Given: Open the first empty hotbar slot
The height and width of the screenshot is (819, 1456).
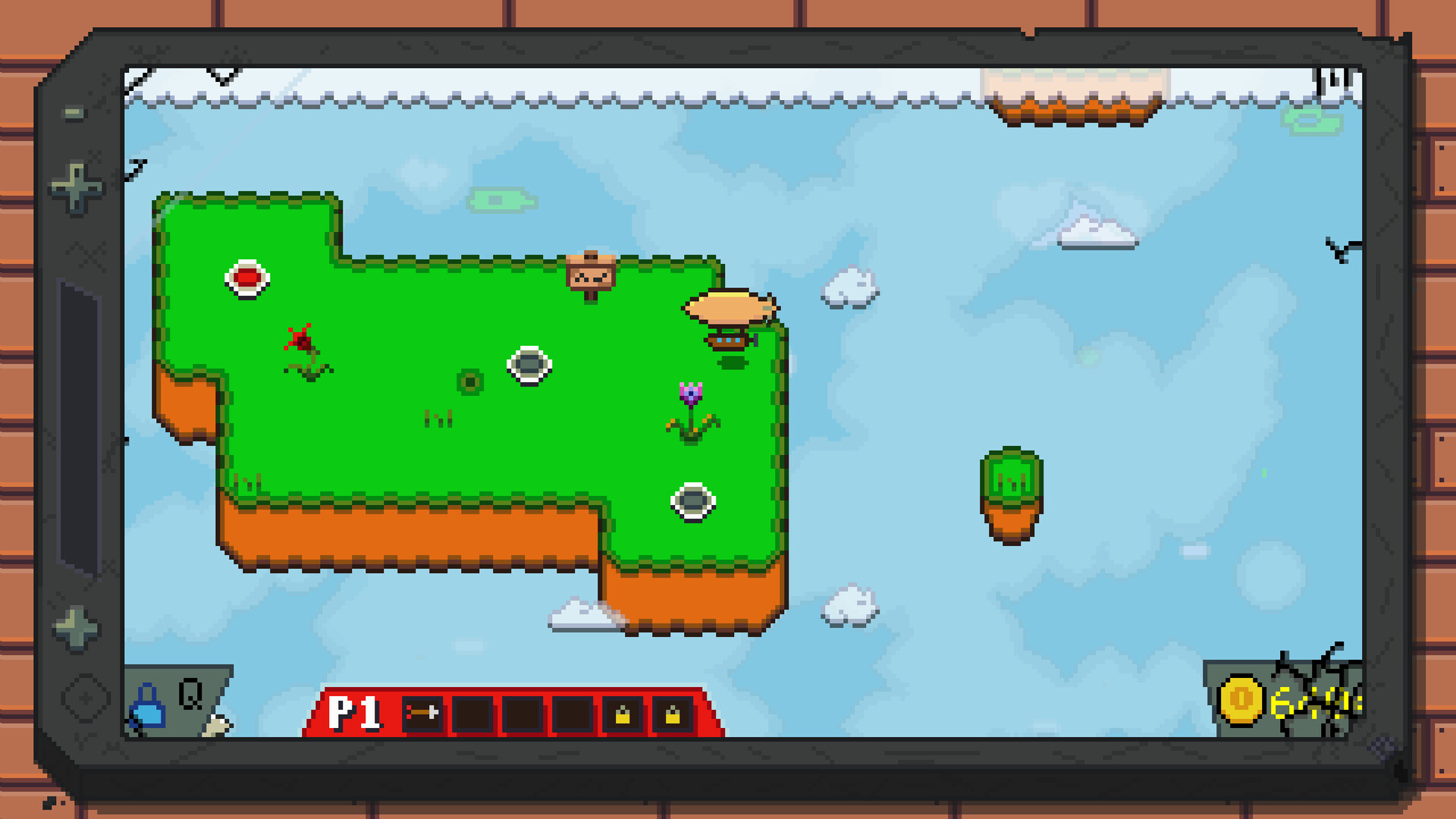Looking at the screenshot, I should coord(474,714).
